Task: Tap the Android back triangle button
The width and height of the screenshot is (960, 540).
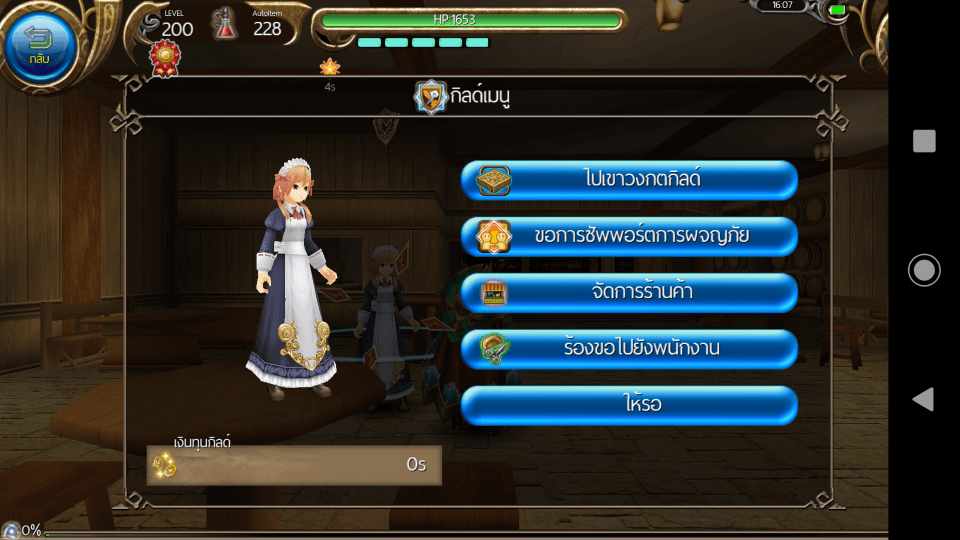Action: coord(923,399)
